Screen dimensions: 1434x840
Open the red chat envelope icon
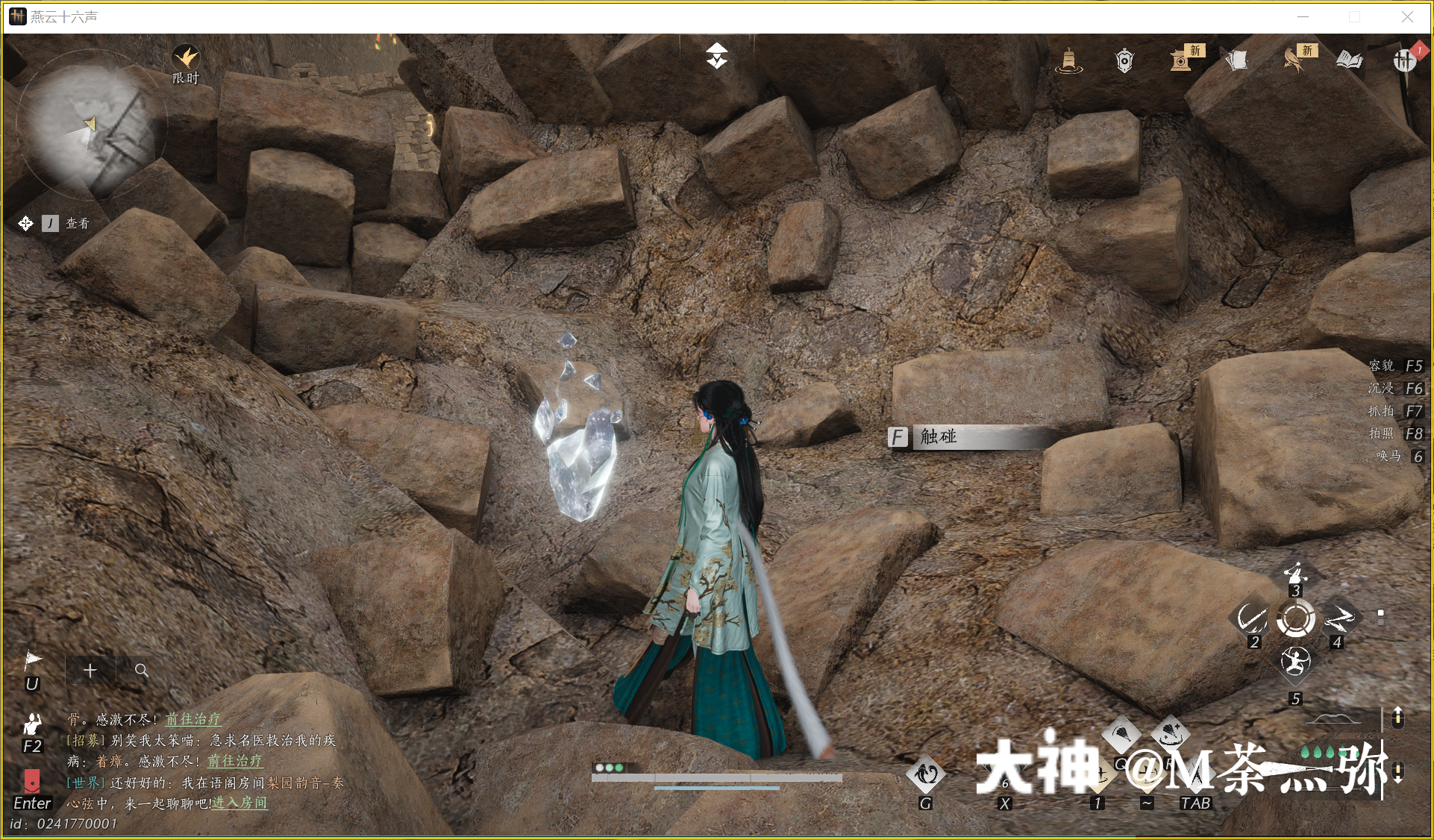(x=32, y=780)
